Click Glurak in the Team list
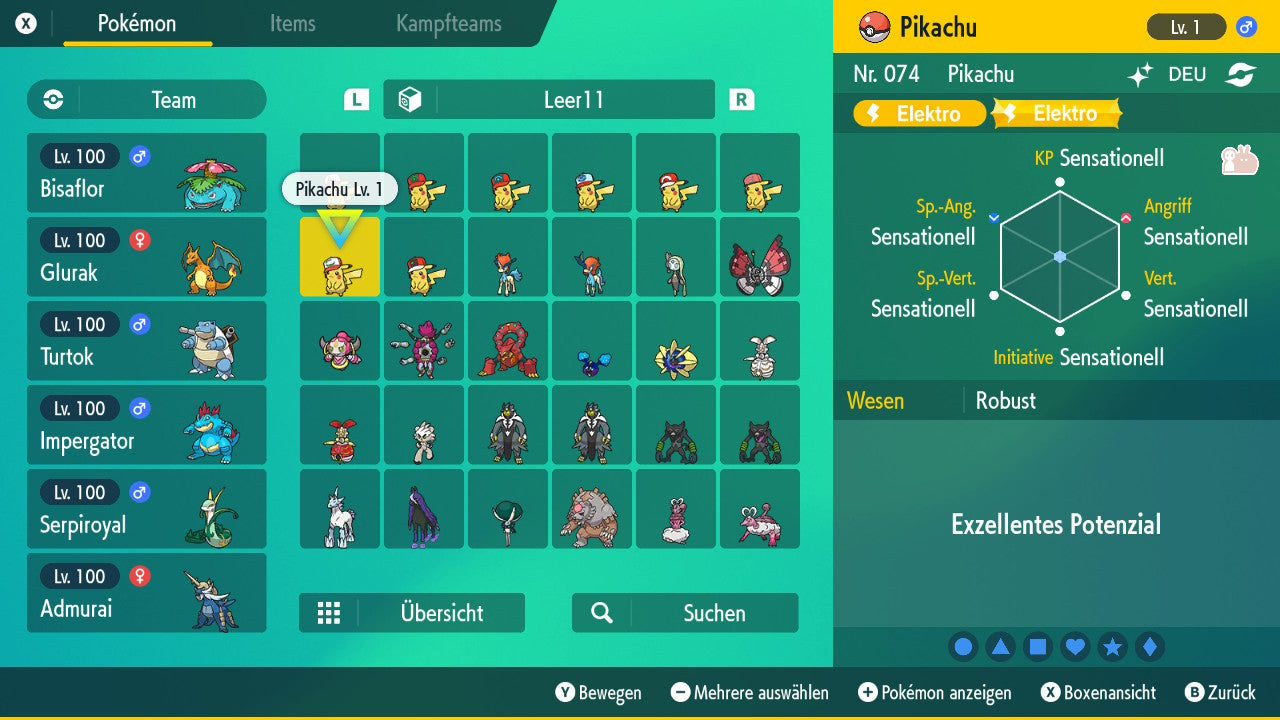Image resolution: width=1280 pixels, height=720 pixels. point(146,257)
